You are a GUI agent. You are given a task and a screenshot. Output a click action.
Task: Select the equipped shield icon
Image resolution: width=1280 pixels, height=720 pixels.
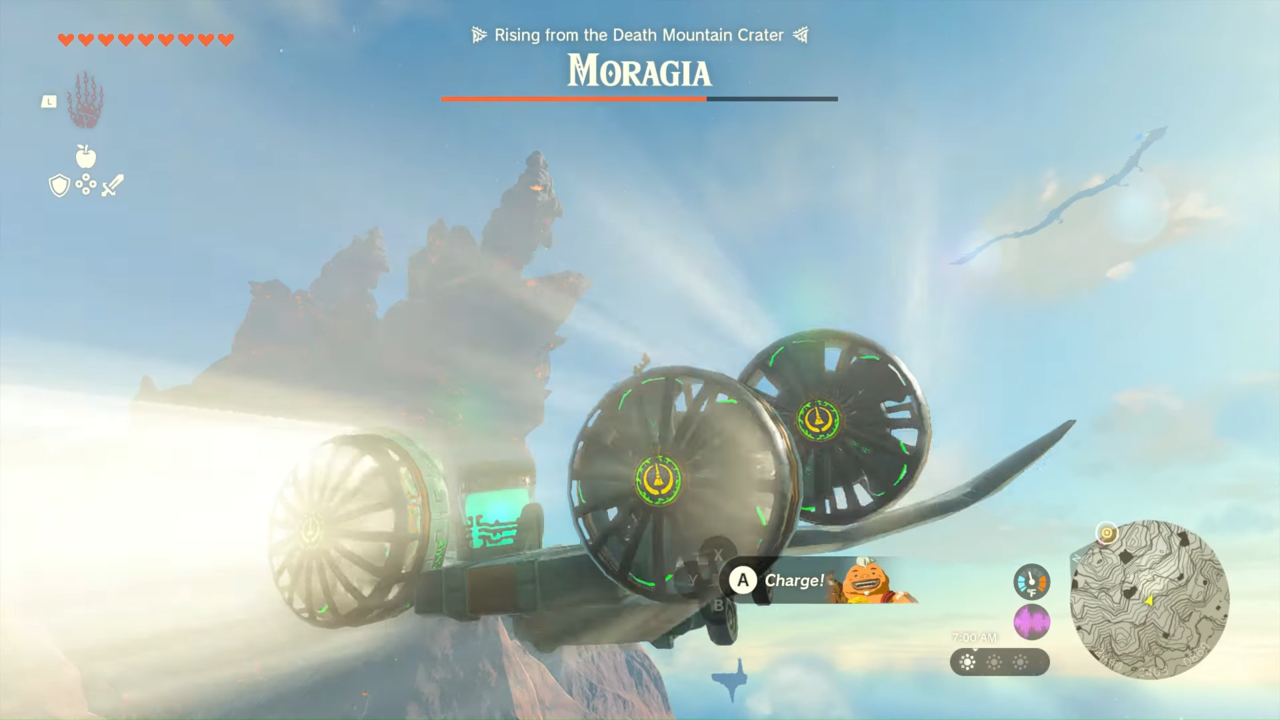pos(60,186)
